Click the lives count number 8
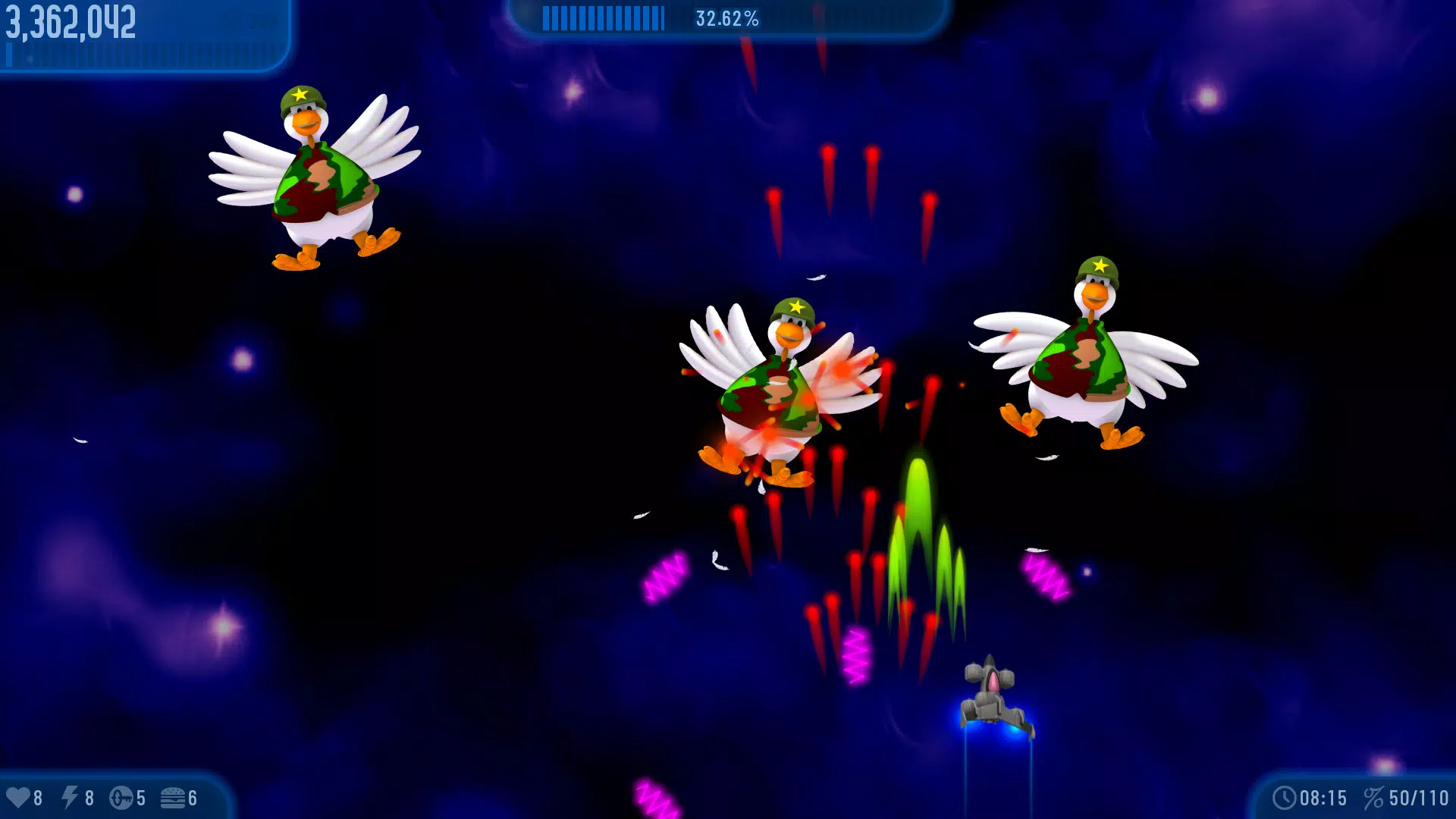 (x=39, y=797)
